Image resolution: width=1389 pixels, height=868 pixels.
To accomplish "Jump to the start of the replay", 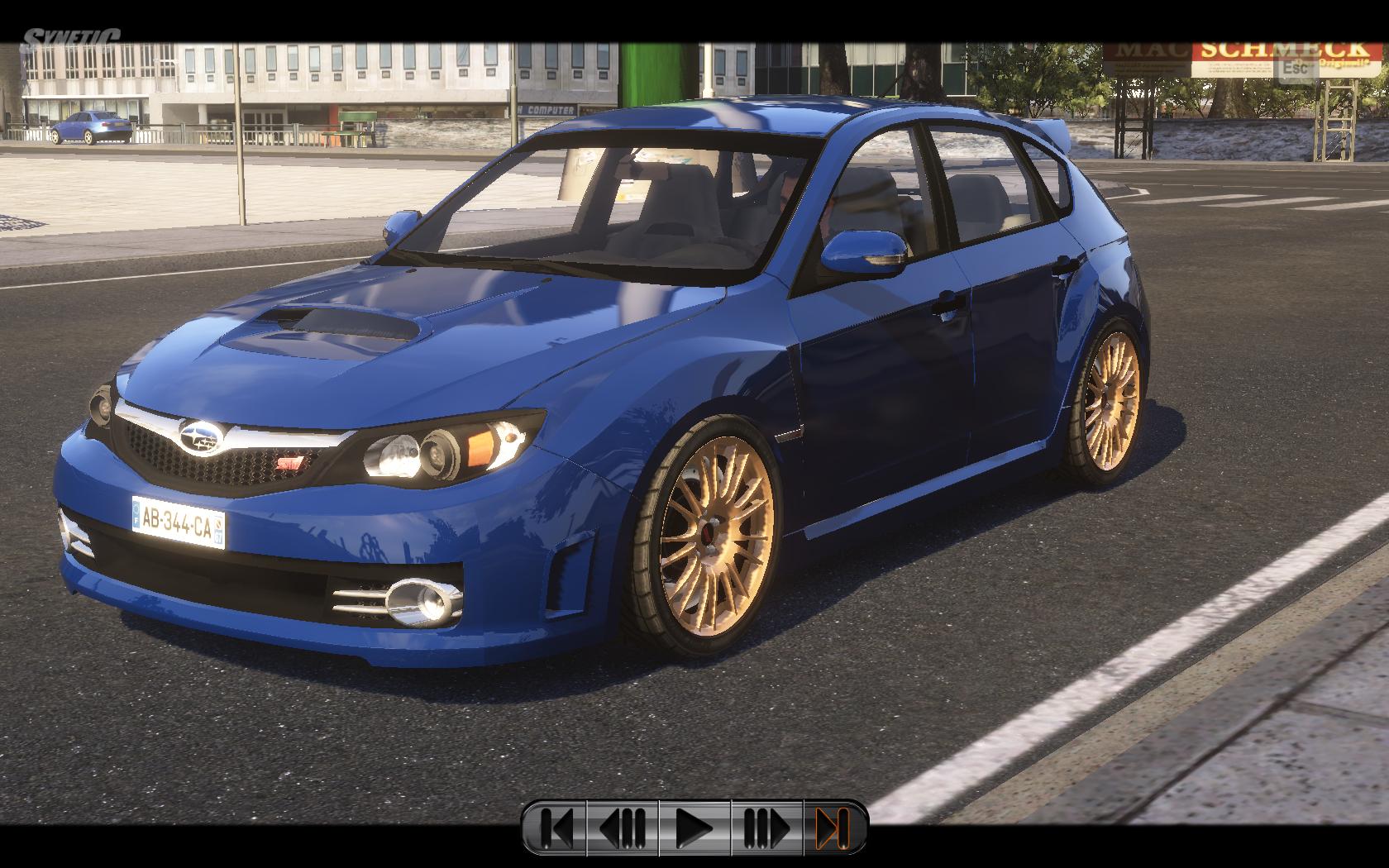I will point(556,827).
